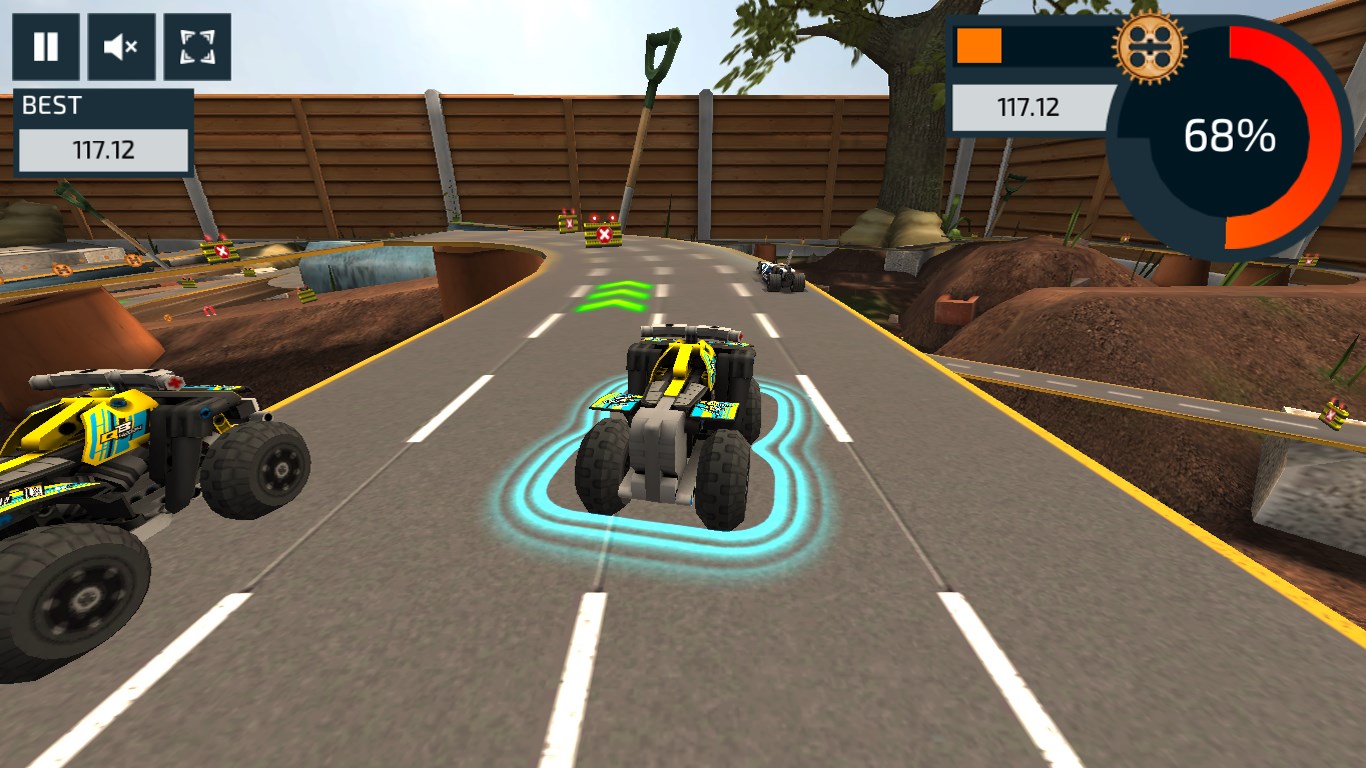Click the speaker icon with X
This screenshot has height=768, width=1366.
pos(120,46)
